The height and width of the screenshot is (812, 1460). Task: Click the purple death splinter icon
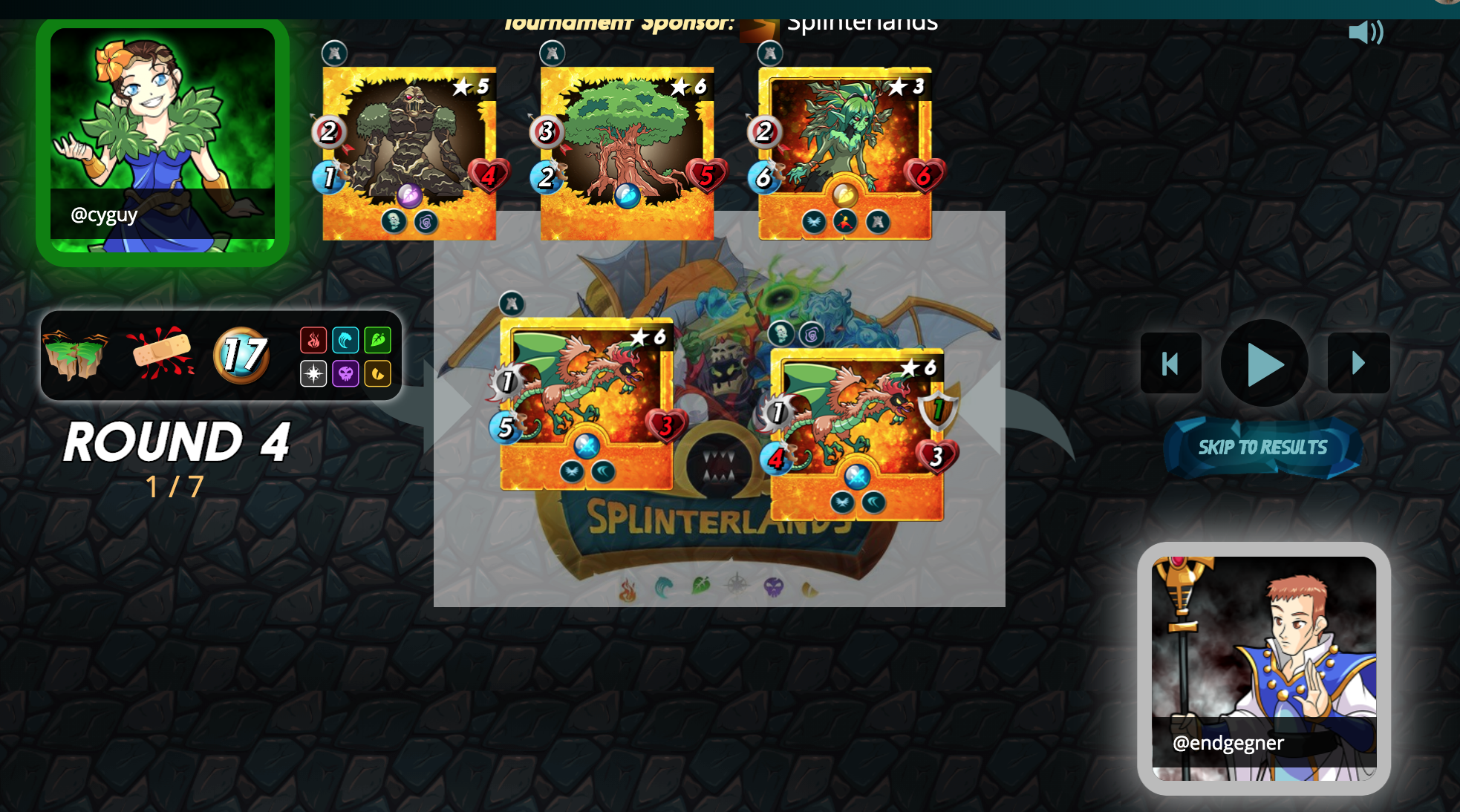[345, 373]
